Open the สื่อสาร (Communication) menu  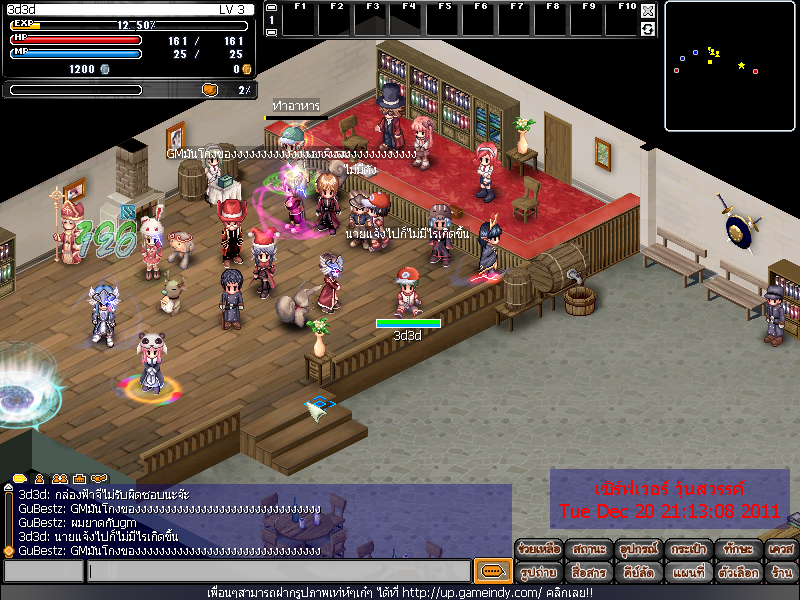pyautogui.click(x=589, y=573)
